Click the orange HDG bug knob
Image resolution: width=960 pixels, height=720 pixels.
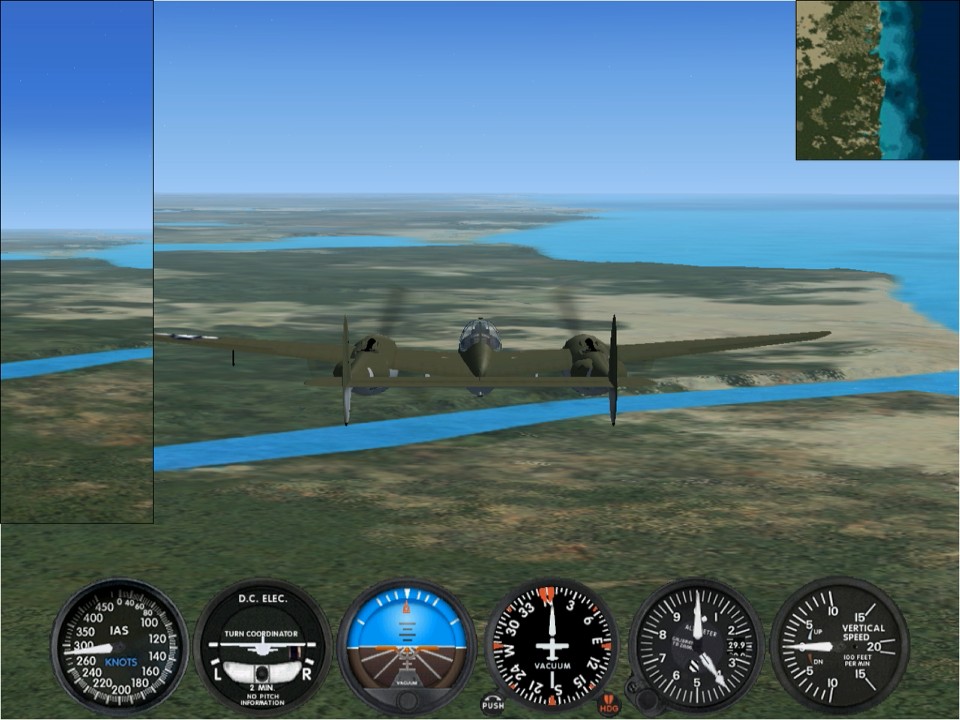(x=608, y=705)
